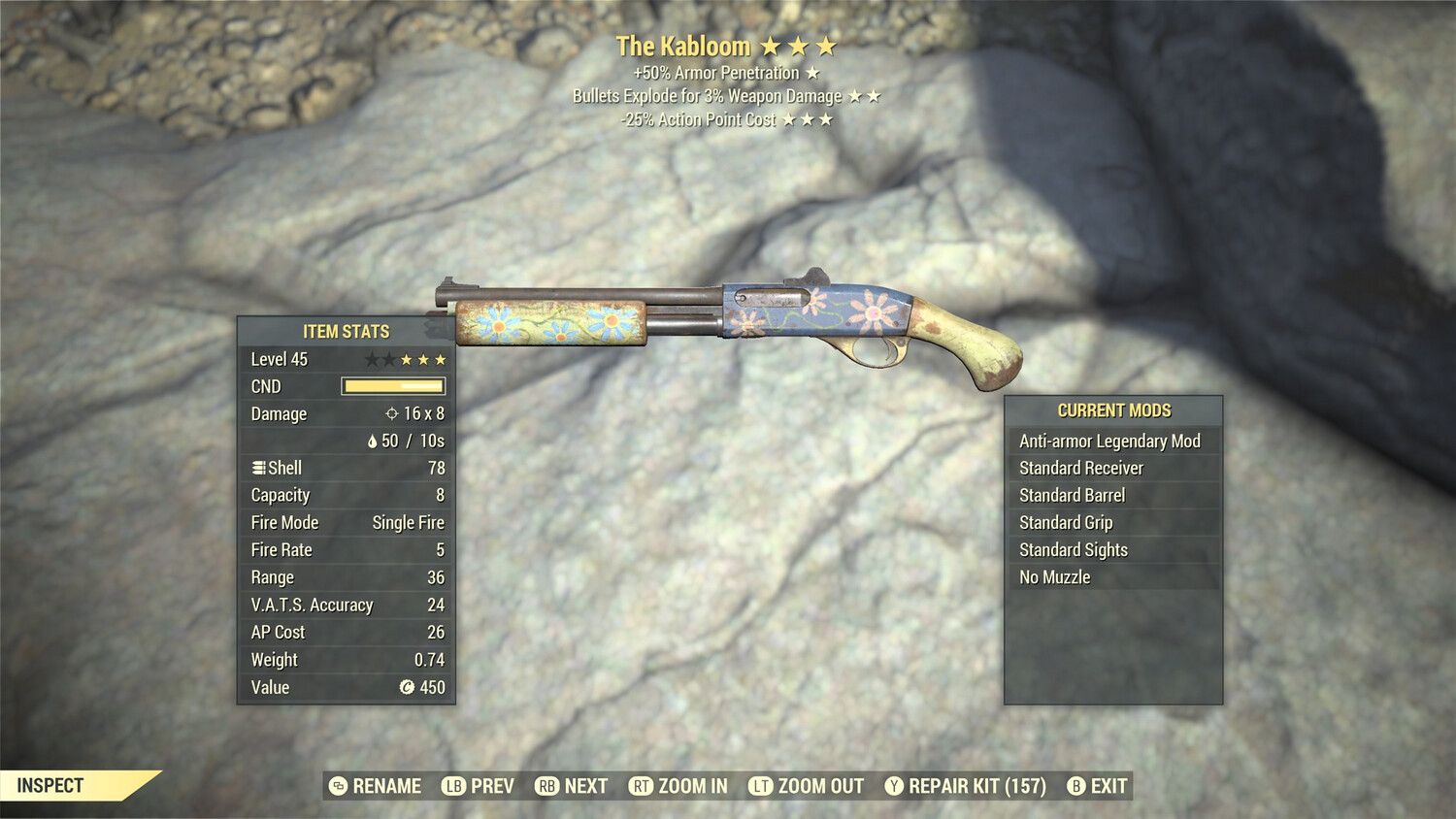The height and width of the screenshot is (819, 1456).
Task: Expand the Current Mods panel header
Action: pyautogui.click(x=1113, y=410)
